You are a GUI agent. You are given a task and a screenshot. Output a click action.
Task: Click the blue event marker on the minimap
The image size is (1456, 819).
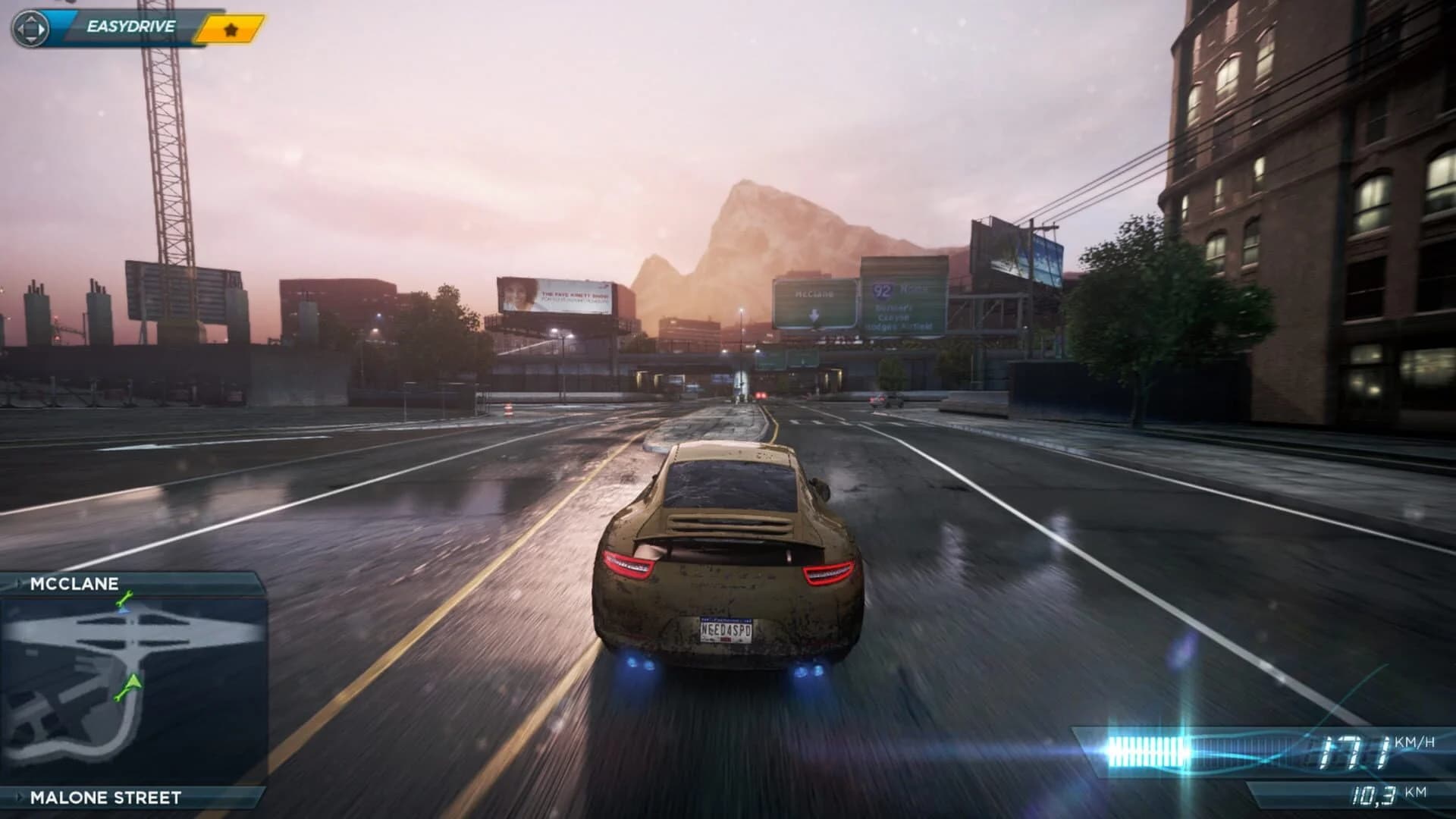(123, 610)
